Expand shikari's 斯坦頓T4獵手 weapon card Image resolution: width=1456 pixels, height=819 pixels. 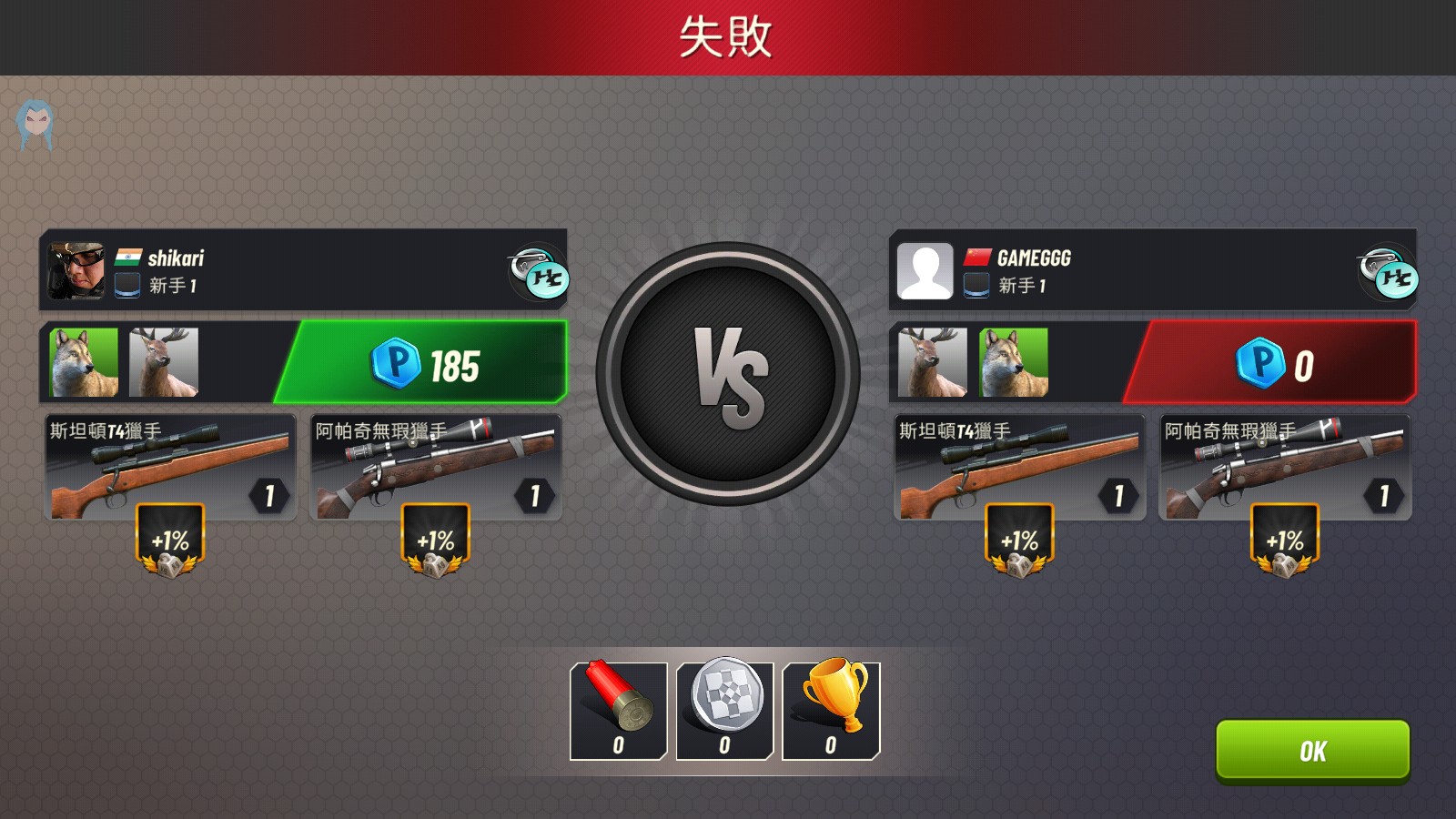pos(168,464)
